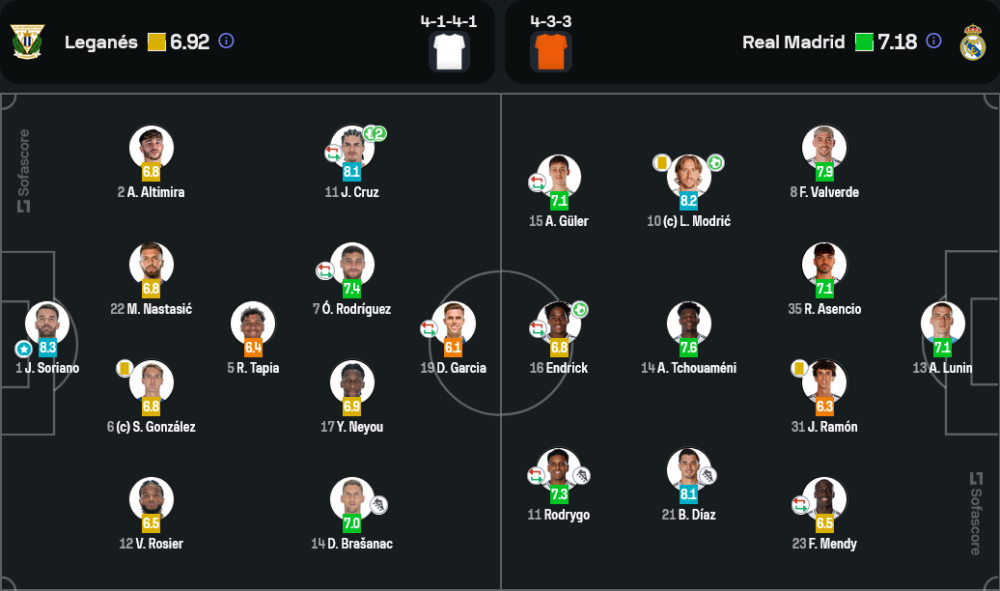Screen dimensions: 1000x591
Task: Select captain S. González's player avatar
Action: (151, 382)
